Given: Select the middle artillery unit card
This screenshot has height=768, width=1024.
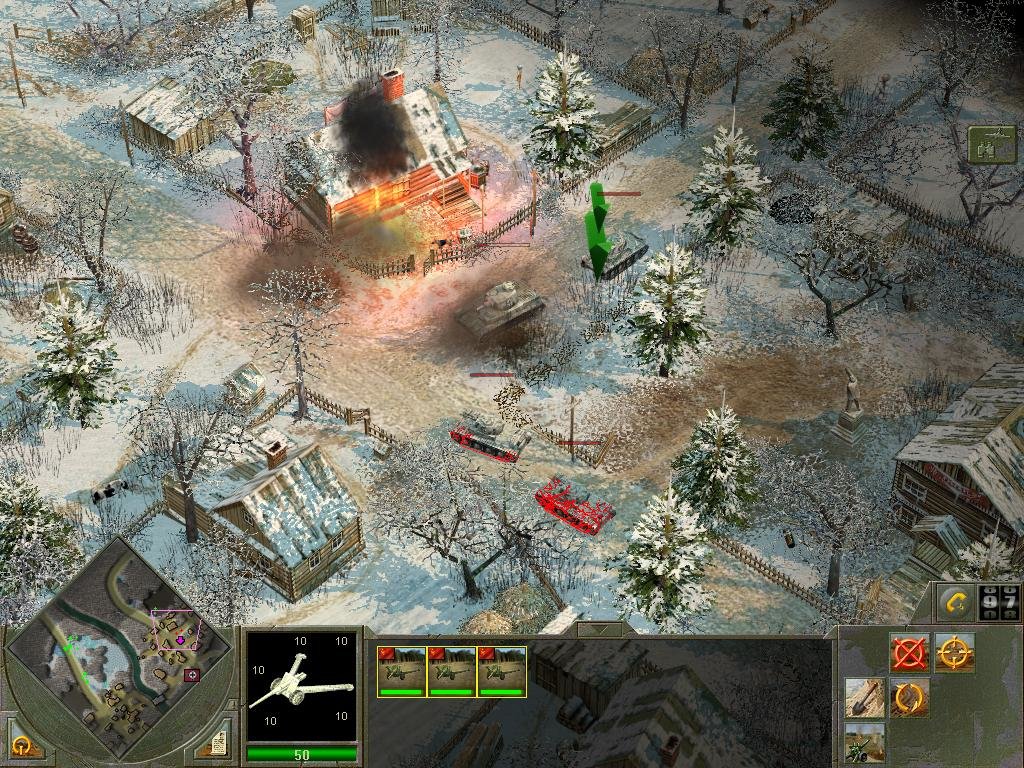Looking at the screenshot, I should click(451, 671).
